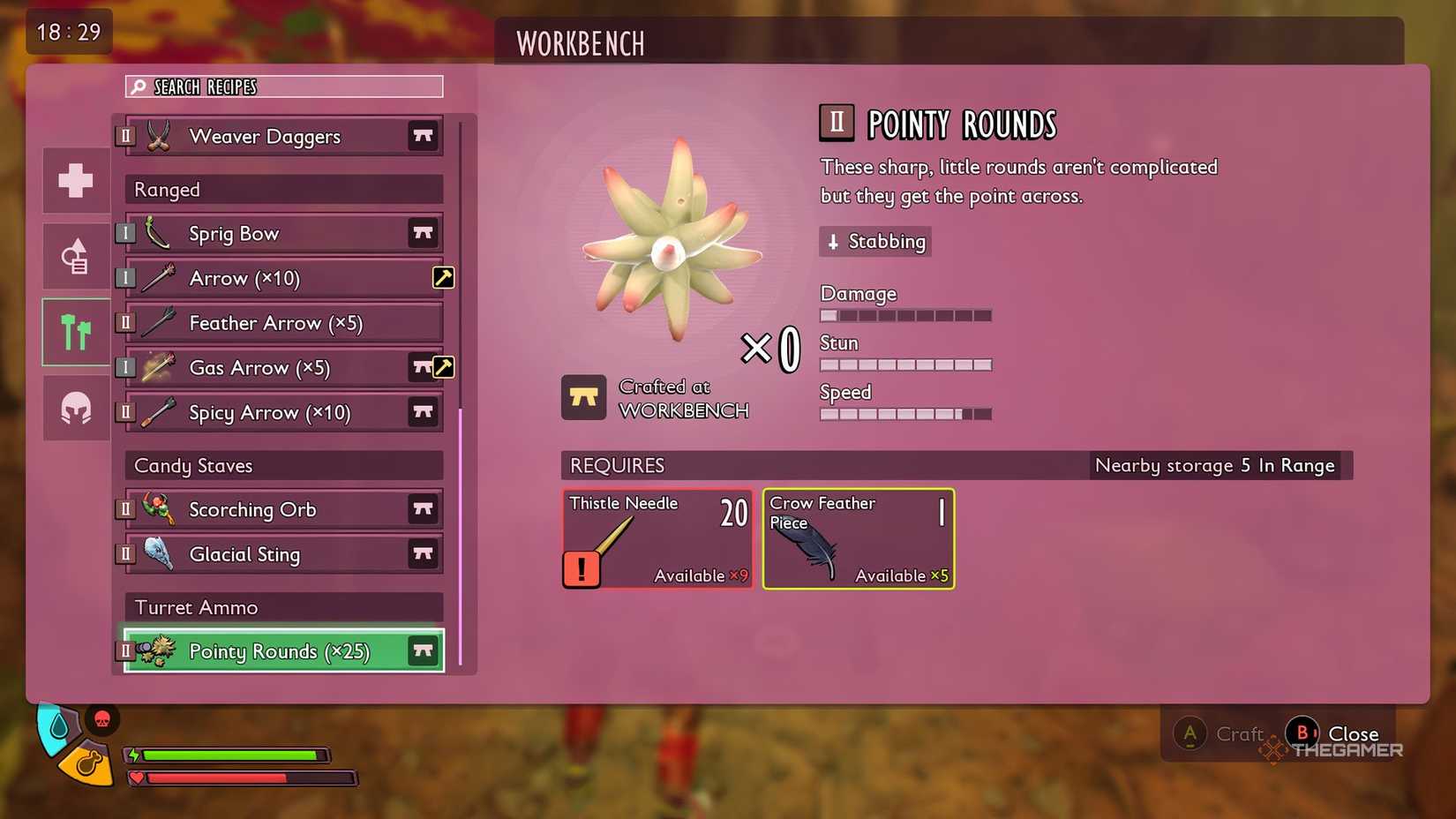Open the armor helmet category icon
Screen dimensions: 1456x819
pos(75,408)
